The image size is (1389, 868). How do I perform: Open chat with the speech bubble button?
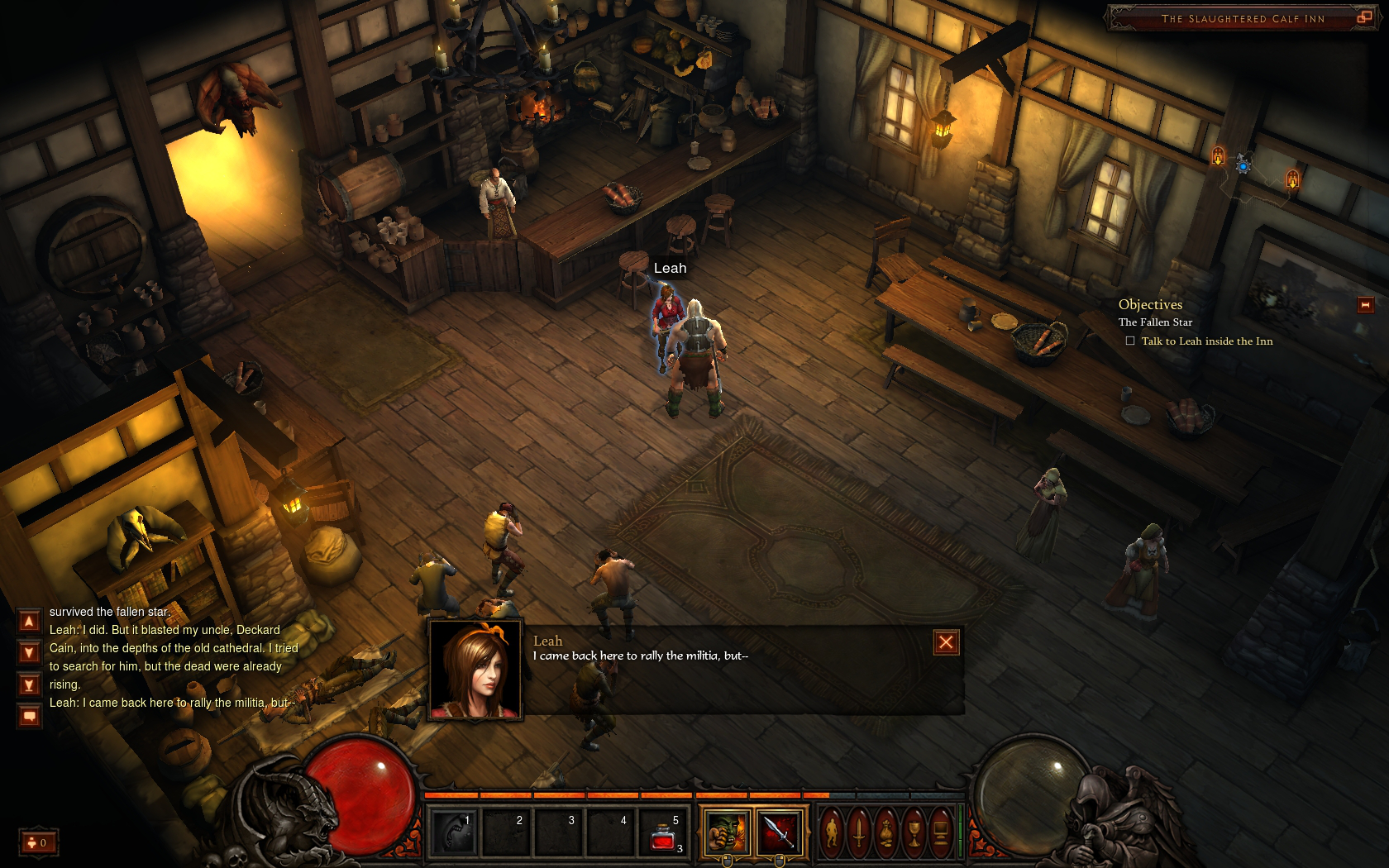[x=29, y=716]
